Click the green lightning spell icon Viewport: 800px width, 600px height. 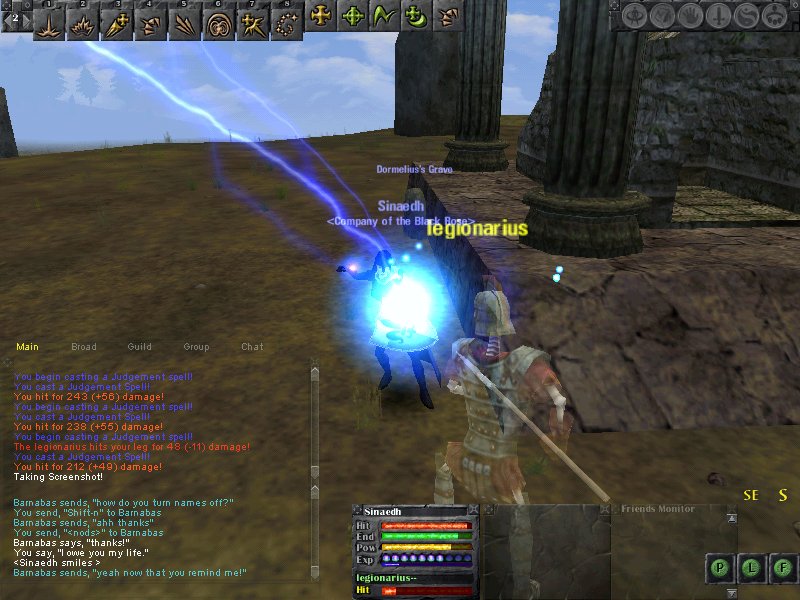383,16
